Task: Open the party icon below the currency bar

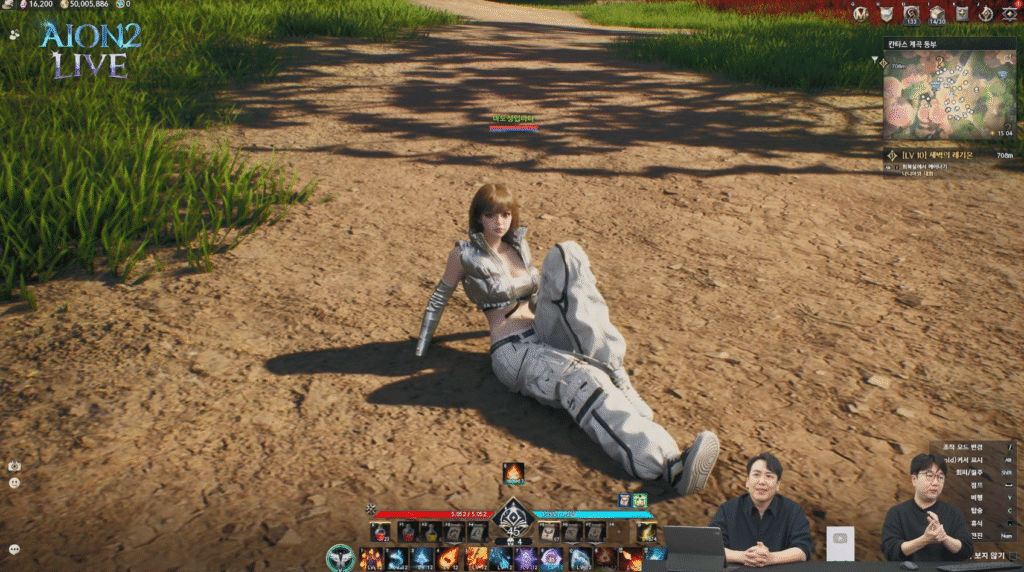Action: pyautogui.click(x=13, y=34)
